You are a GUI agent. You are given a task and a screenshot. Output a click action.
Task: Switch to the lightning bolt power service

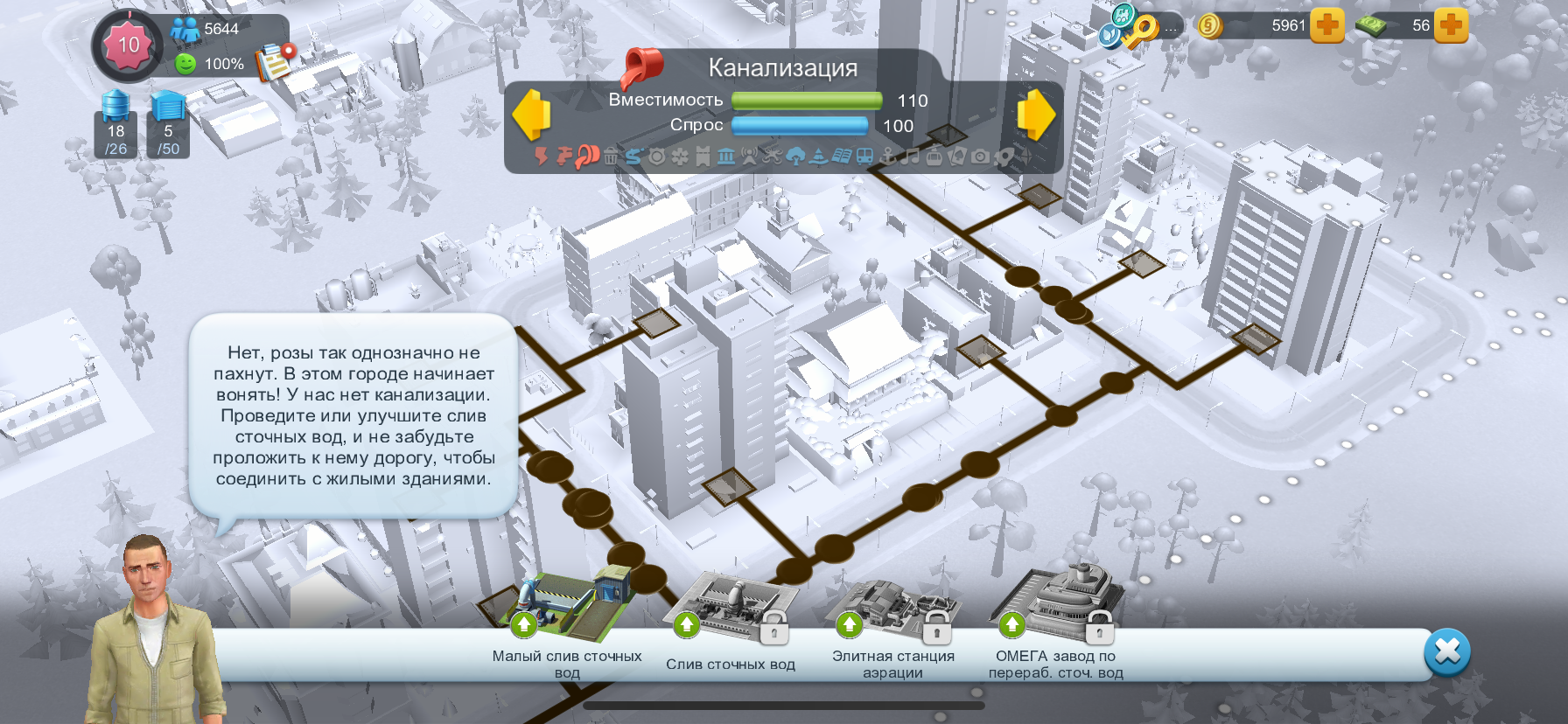[542, 157]
